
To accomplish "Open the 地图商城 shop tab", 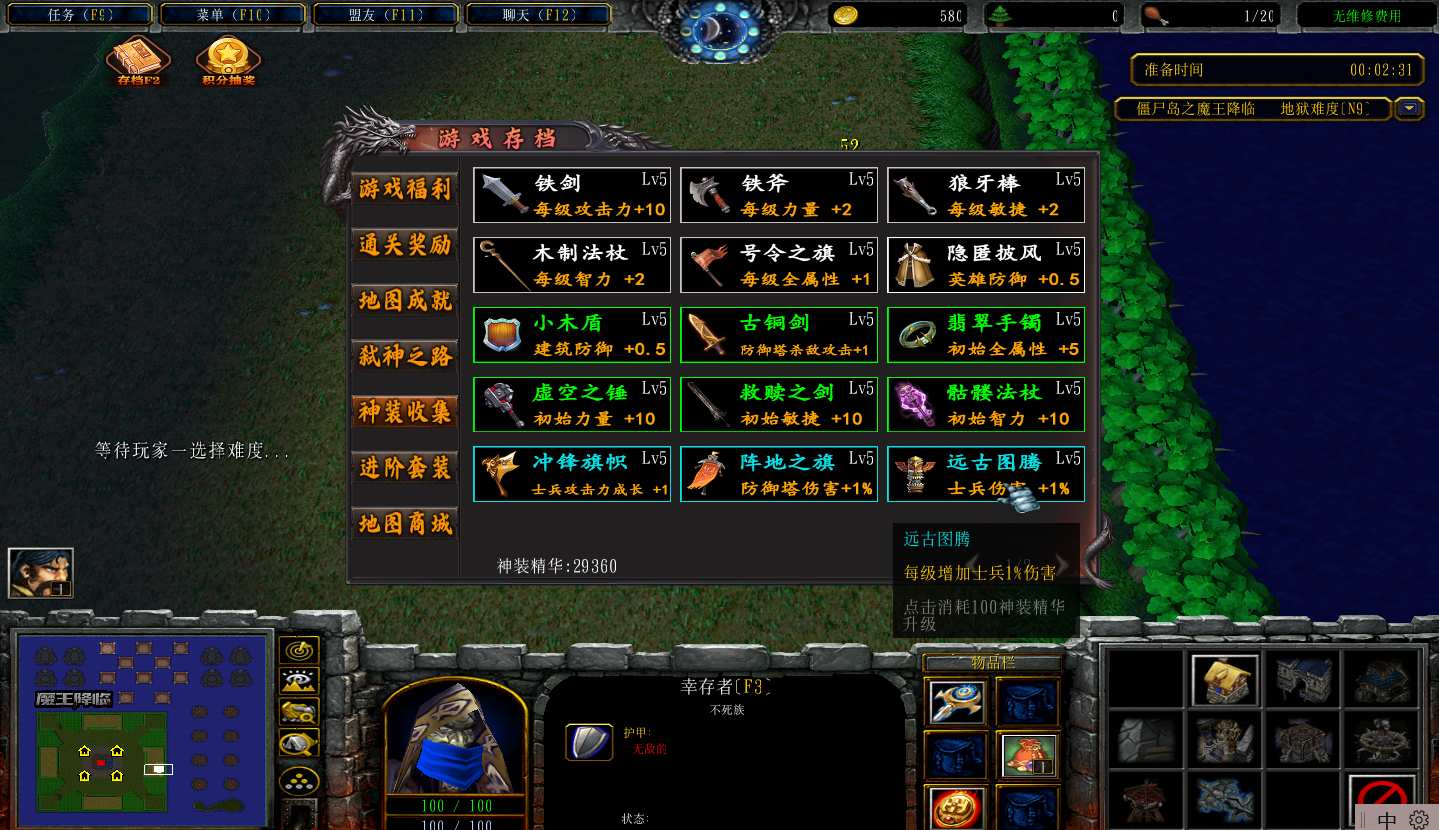I will pyautogui.click(x=405, y=523).
